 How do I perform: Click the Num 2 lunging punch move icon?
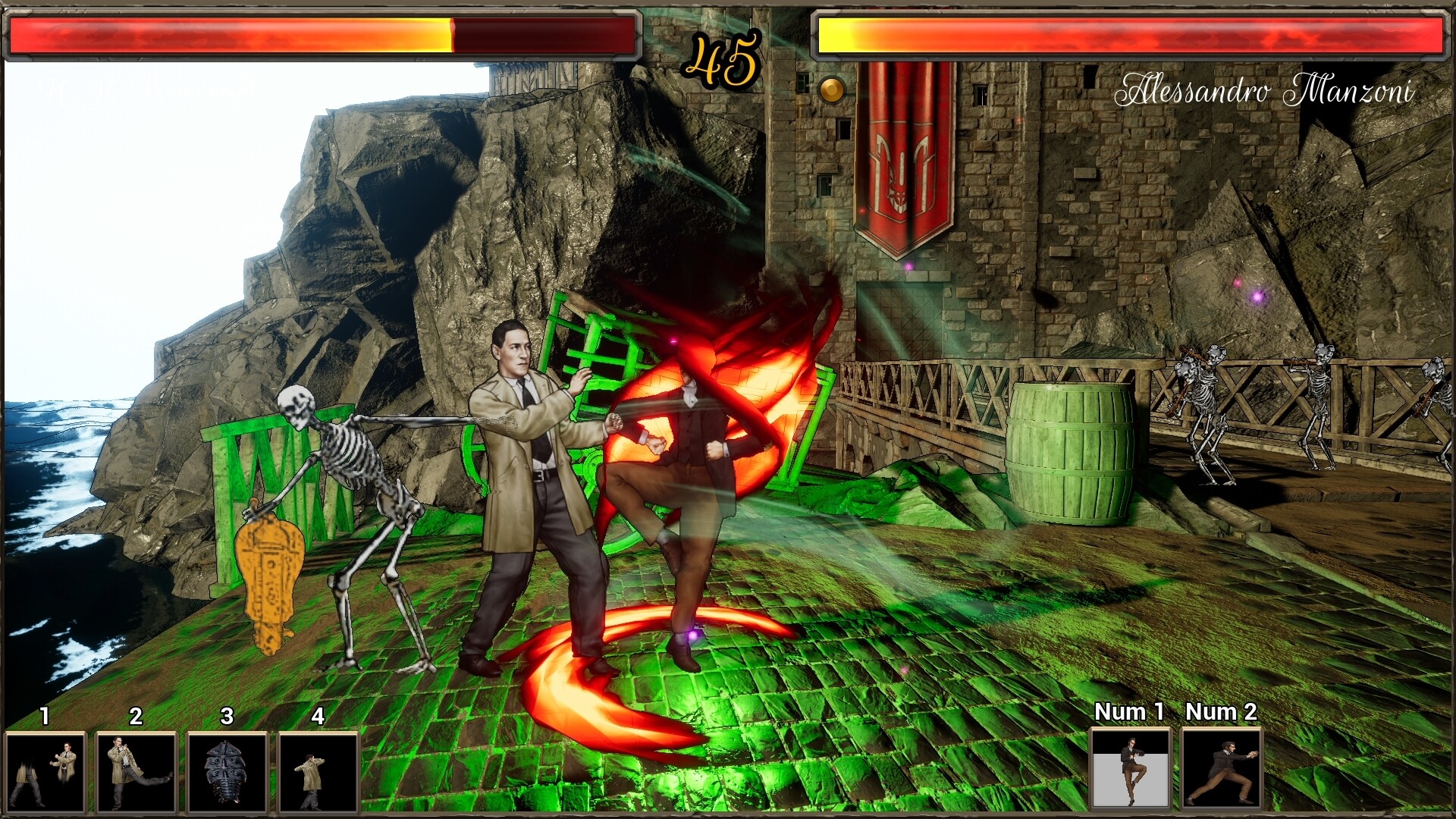click(1222, 770)
